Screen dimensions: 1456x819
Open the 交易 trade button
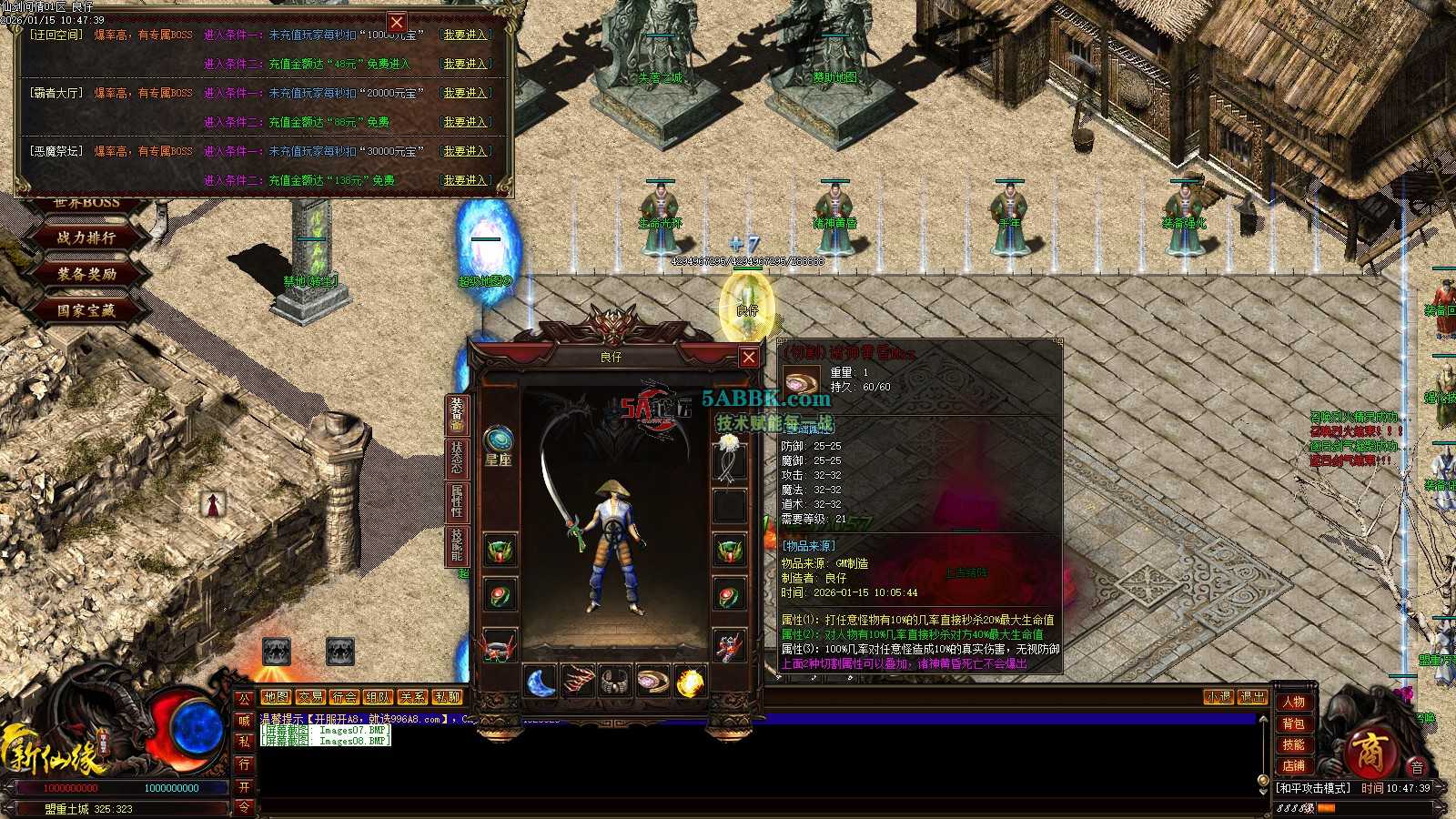tap(310, 697)
